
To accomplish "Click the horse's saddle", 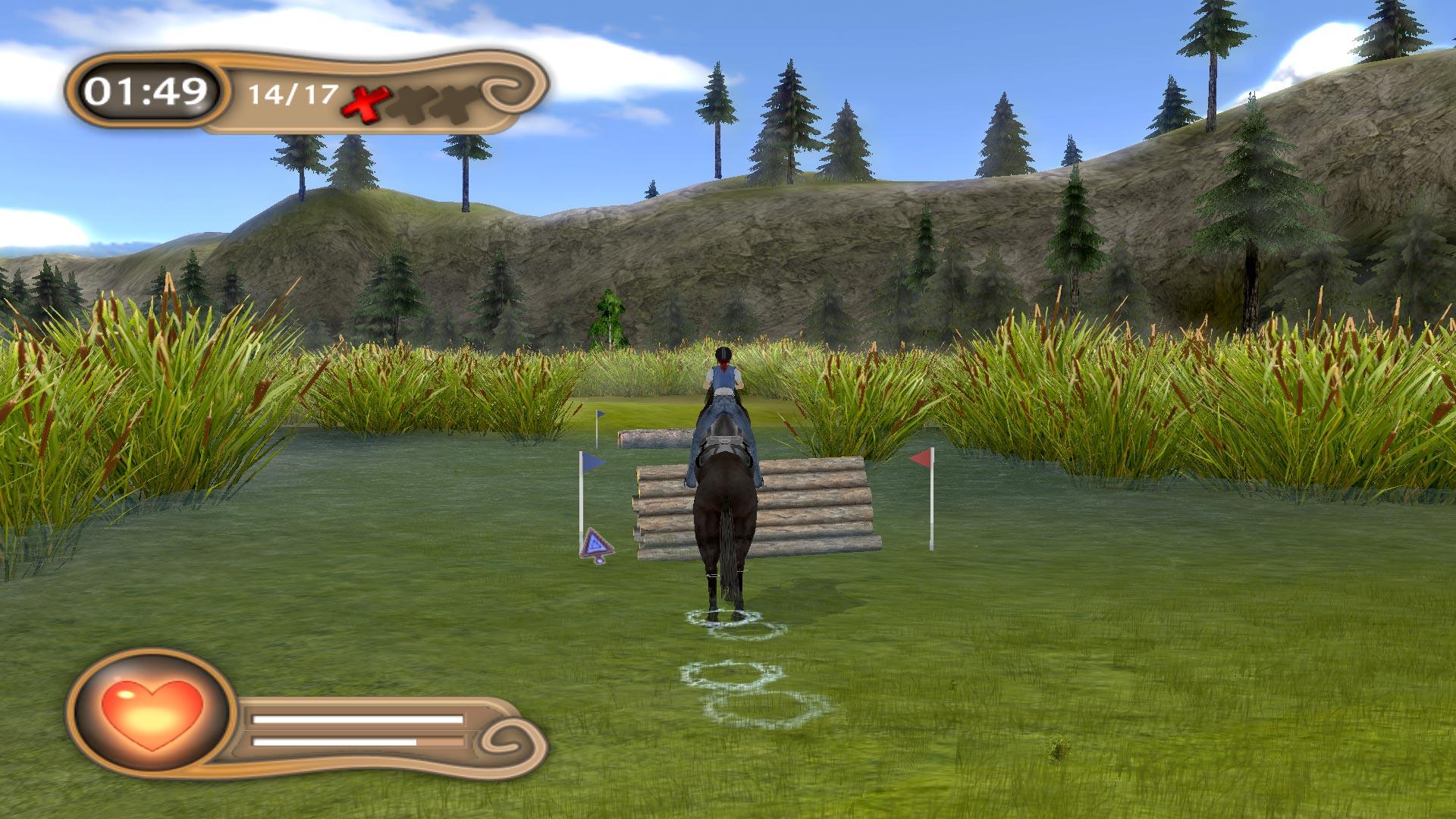I will (x=726, y=444).
